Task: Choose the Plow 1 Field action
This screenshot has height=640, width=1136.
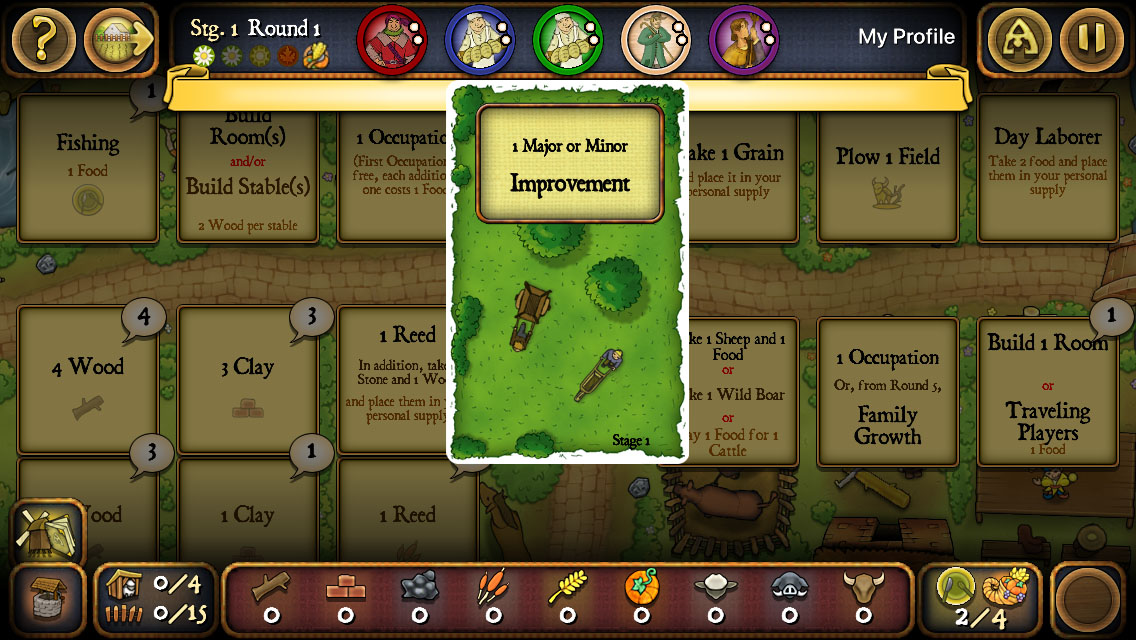Action: (888, 168)
